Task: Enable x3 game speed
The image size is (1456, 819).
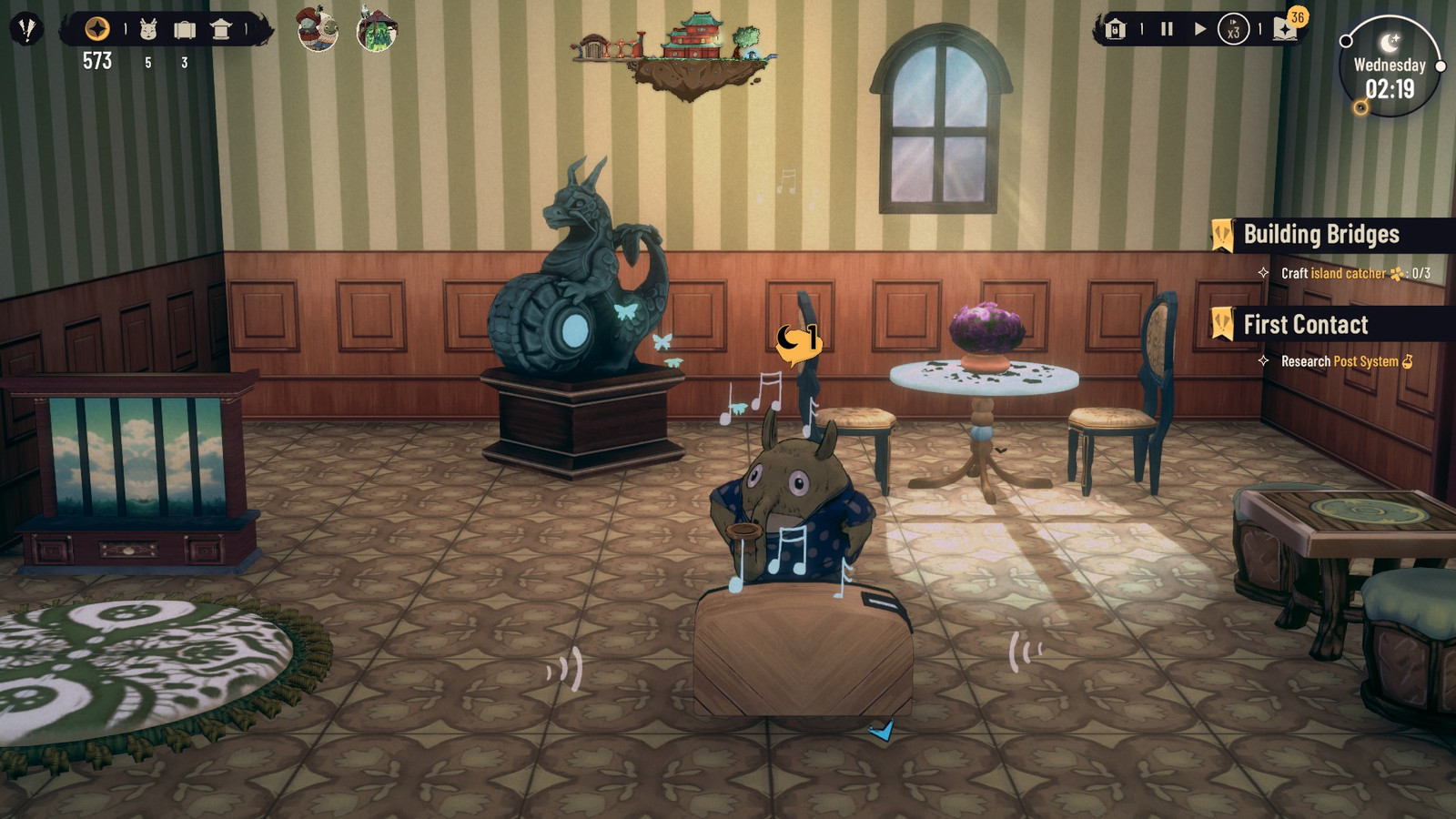Action: click(x=1234, y=29)
